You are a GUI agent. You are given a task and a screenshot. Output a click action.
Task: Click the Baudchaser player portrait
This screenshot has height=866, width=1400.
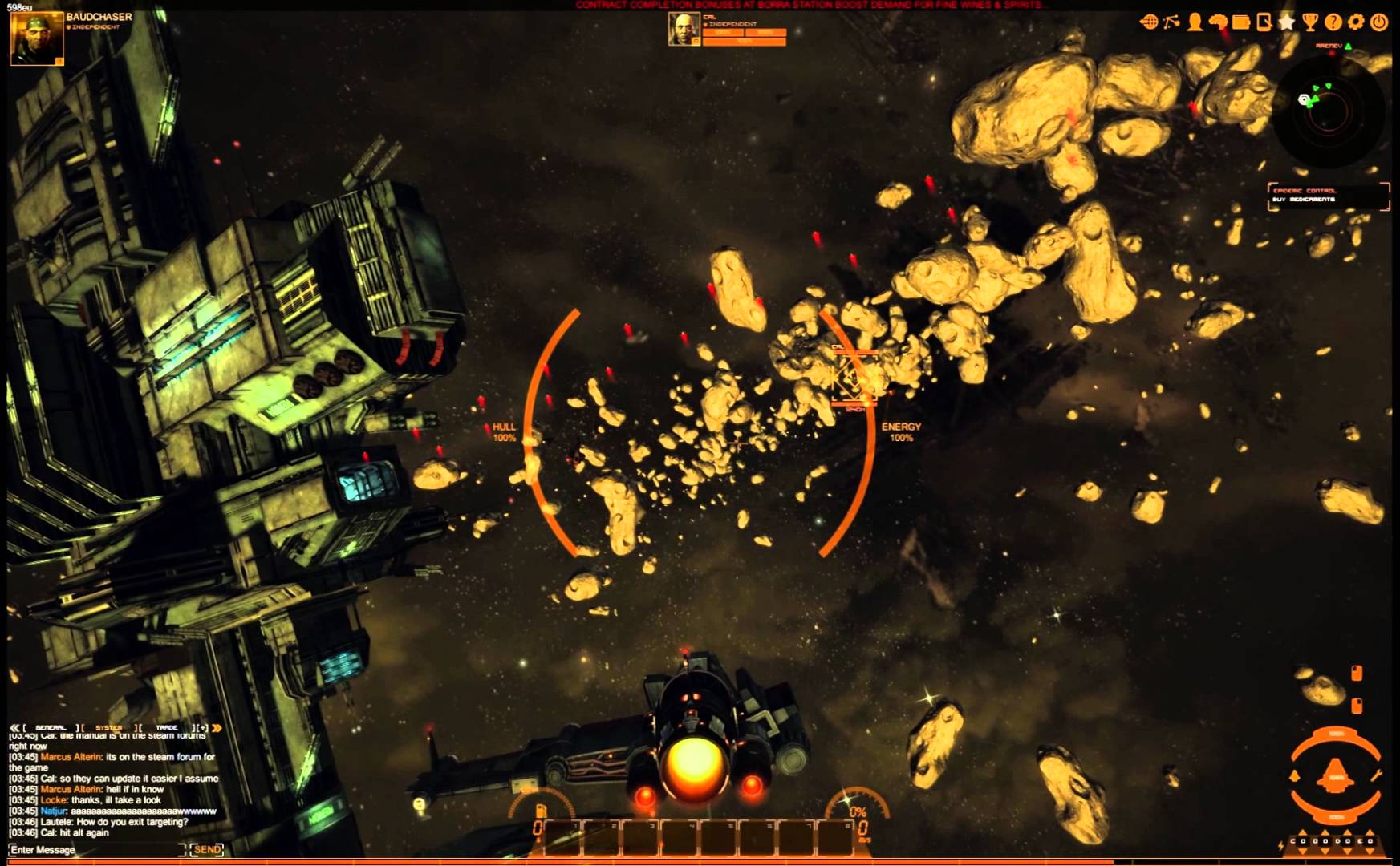pos(36,37)
